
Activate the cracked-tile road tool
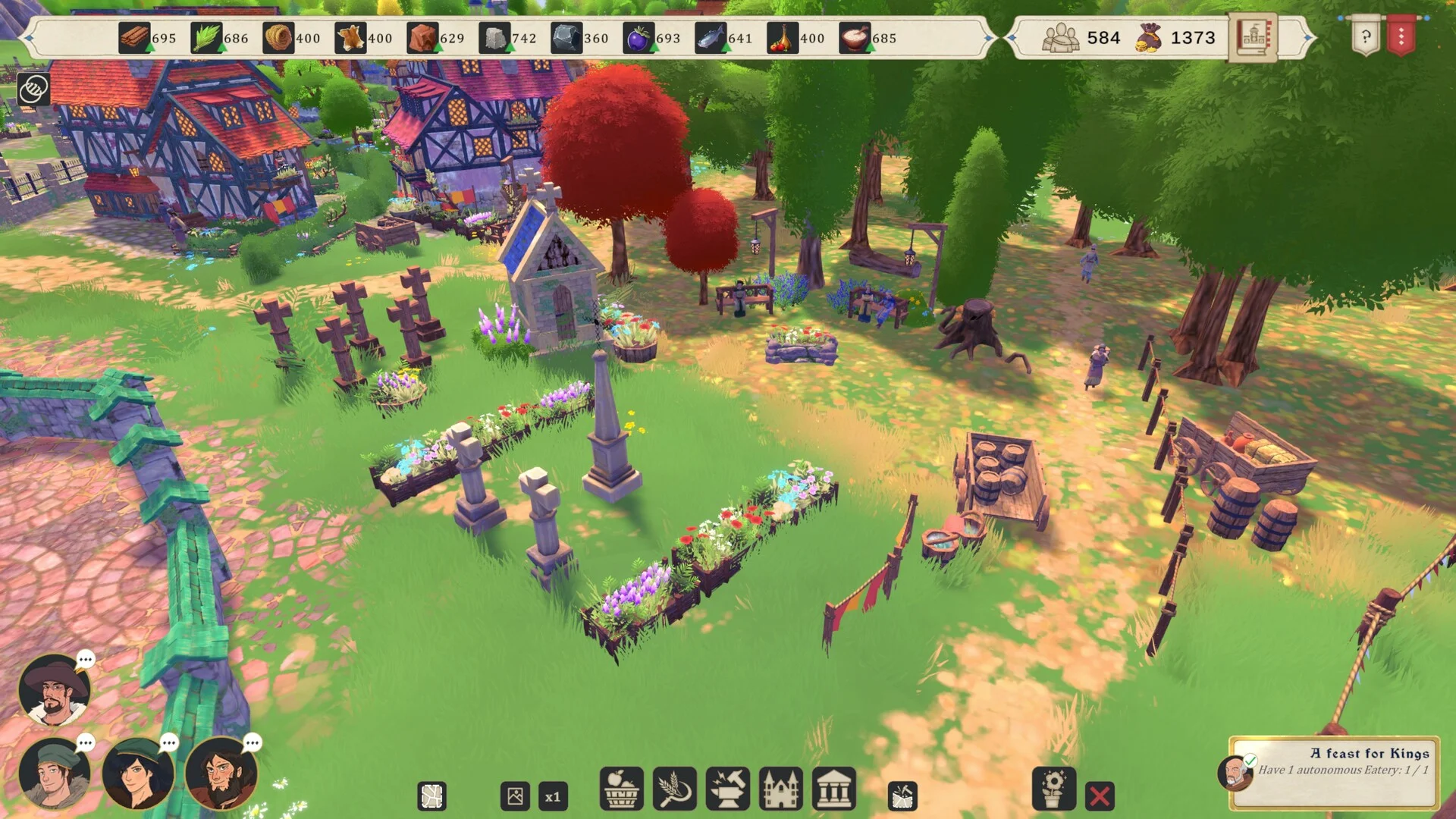click(432, 797)
